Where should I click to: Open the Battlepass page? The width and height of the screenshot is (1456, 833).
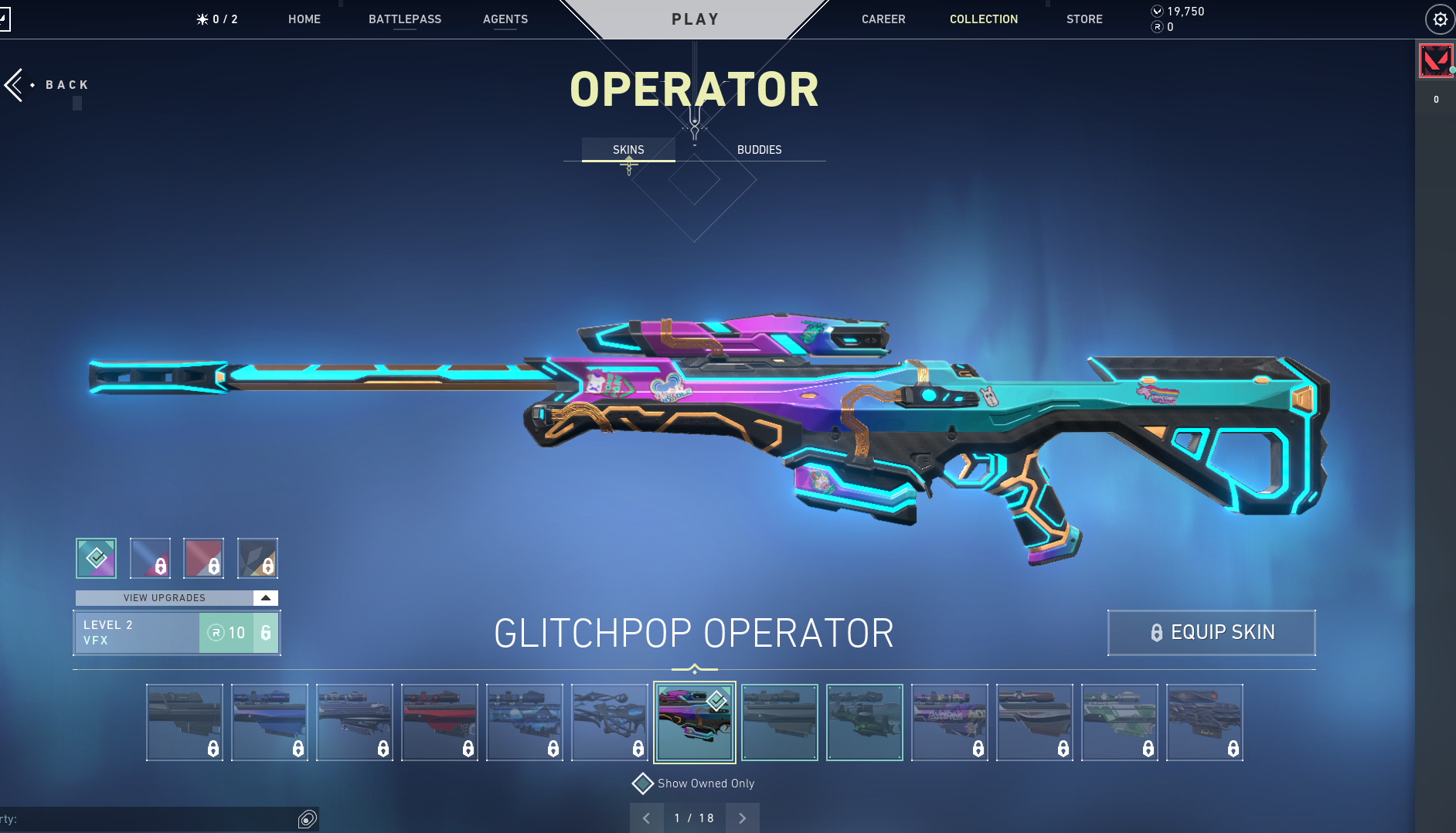tap(404, 19)
